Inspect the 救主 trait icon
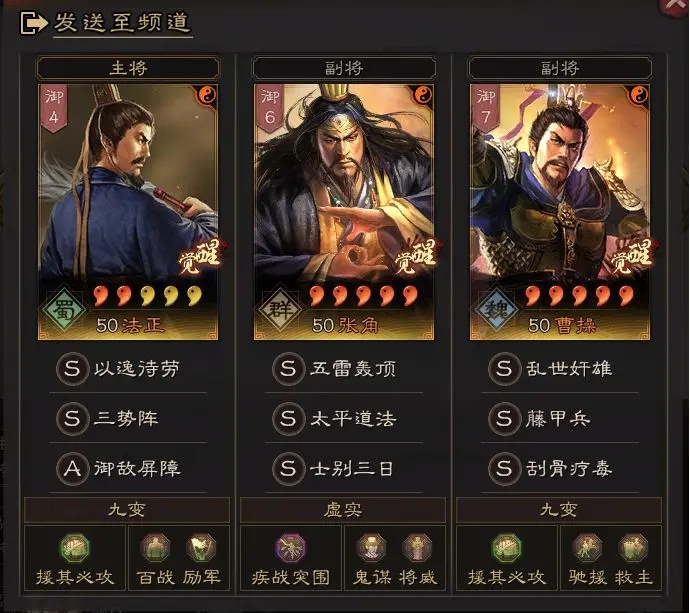Screen dimensions: 690x613 (x=633, y=548)
